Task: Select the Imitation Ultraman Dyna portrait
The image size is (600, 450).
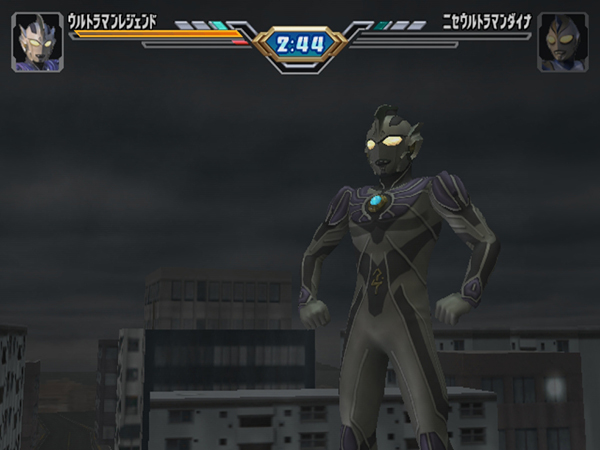Action: (x=562, y=42)
